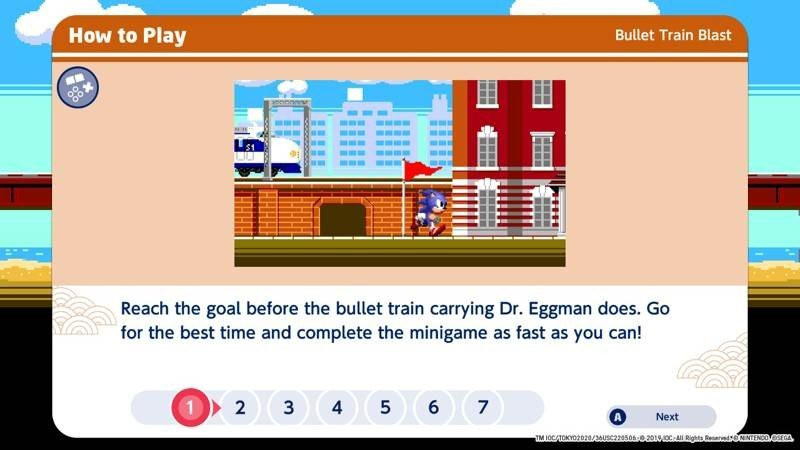
Task: Switch to instruction page 5
Action: pyautogui.click(x=385, y=407)
